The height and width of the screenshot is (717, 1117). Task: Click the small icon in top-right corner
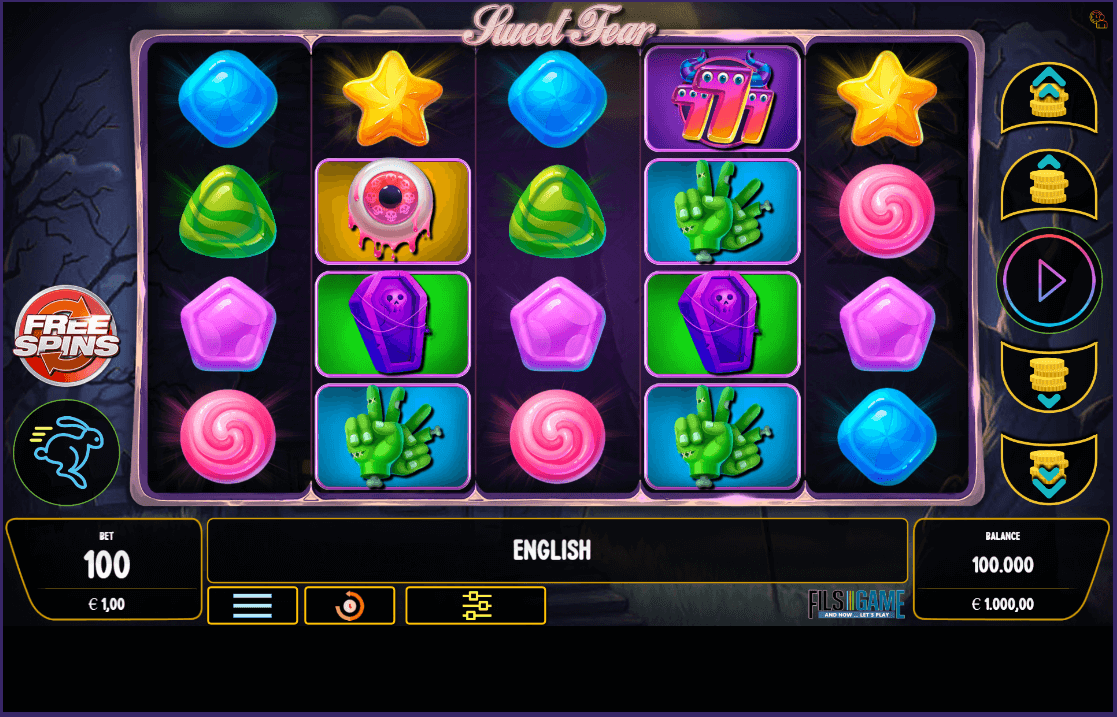(1097, 18)
